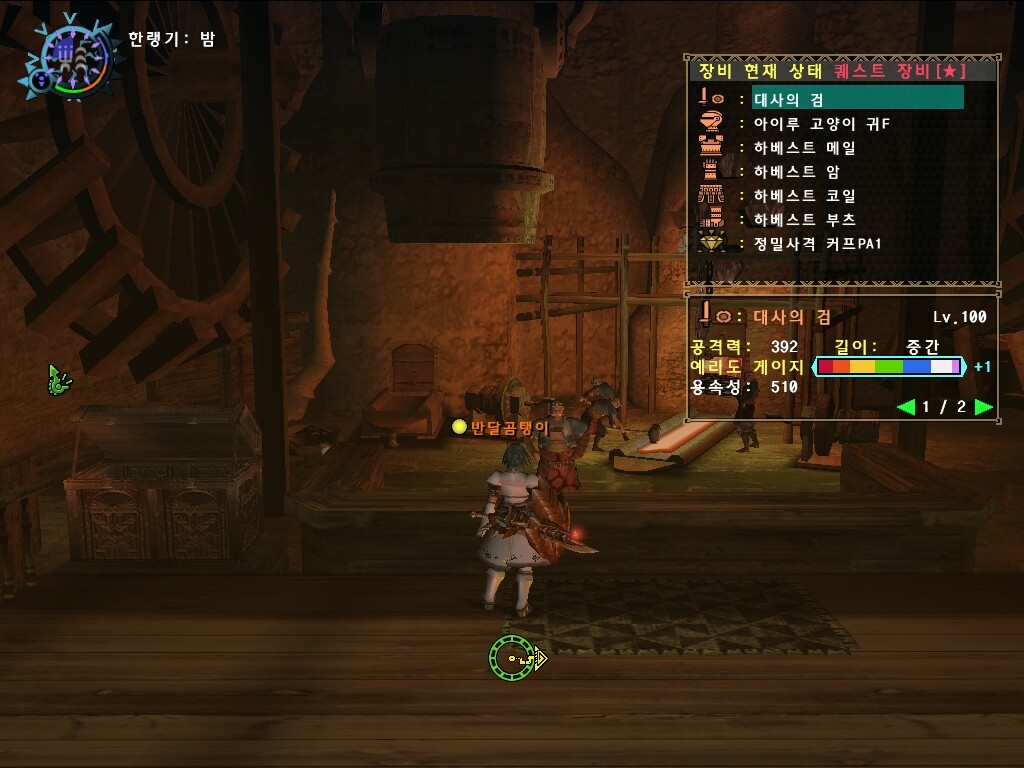Screen dimensions: 1024x768
Task: Pick the 하베스트 암 arm armor entry
Action: (x=796, y=171)
